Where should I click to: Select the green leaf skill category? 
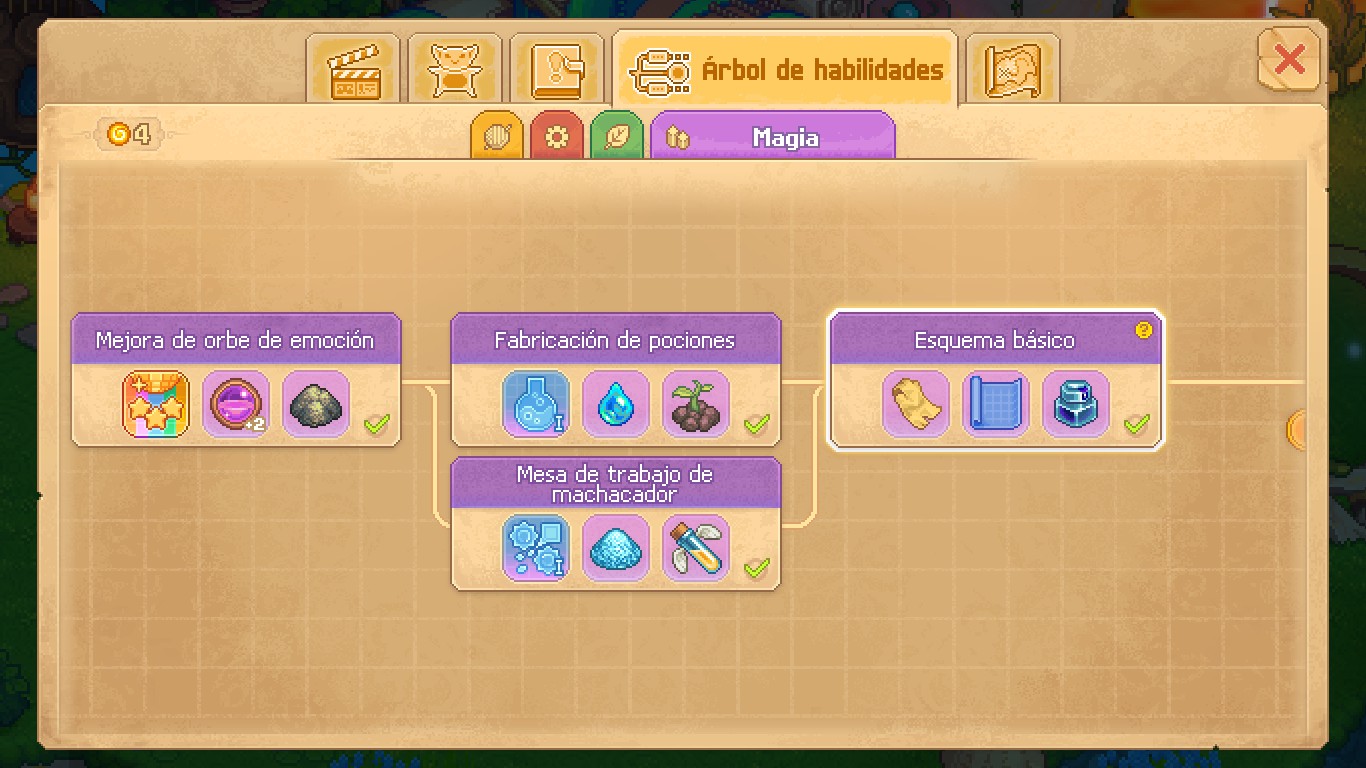pos(617,137)
